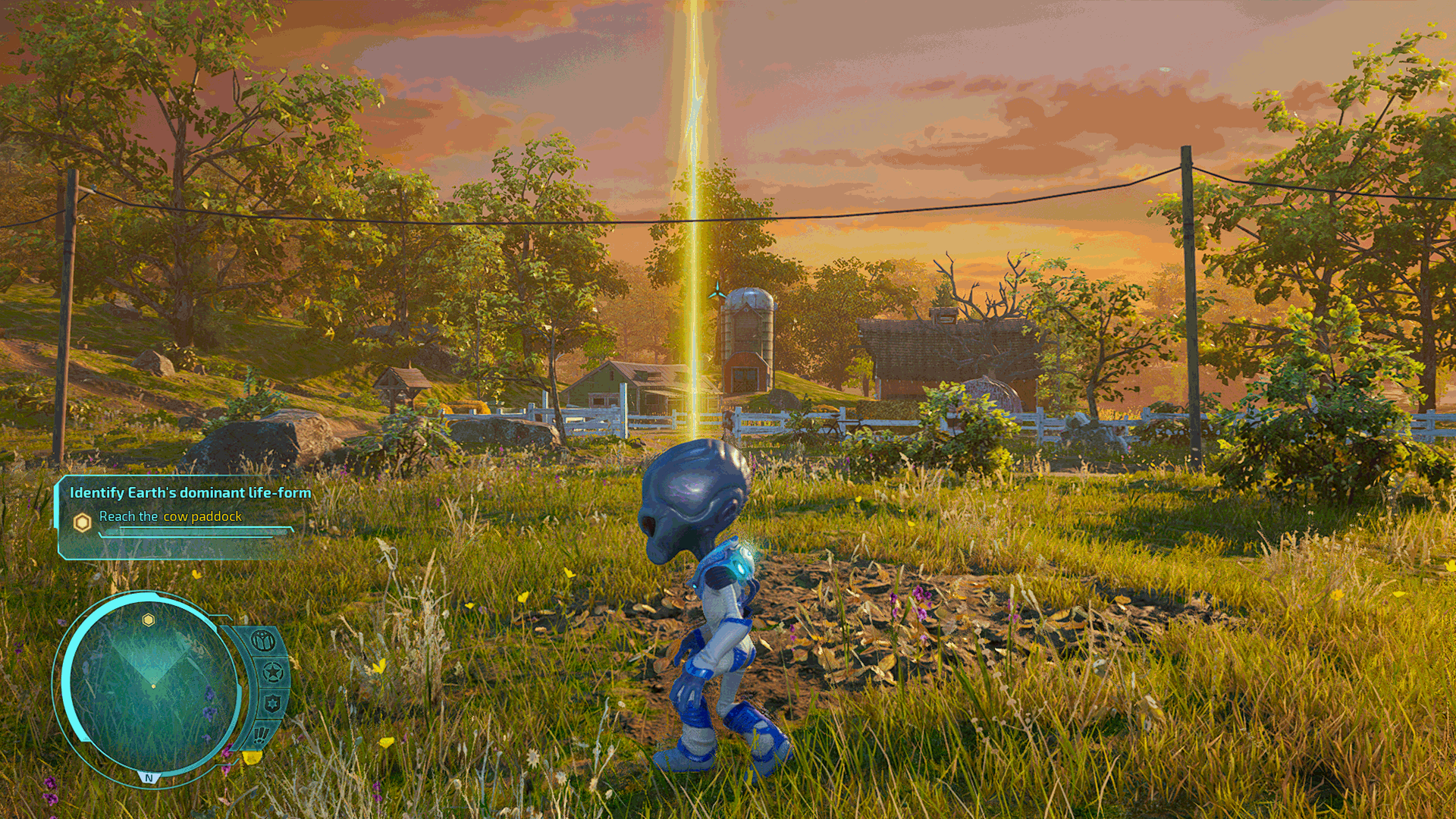
Task: Select the globe species icon on the minimap arc
Action: tap(264, 641)
